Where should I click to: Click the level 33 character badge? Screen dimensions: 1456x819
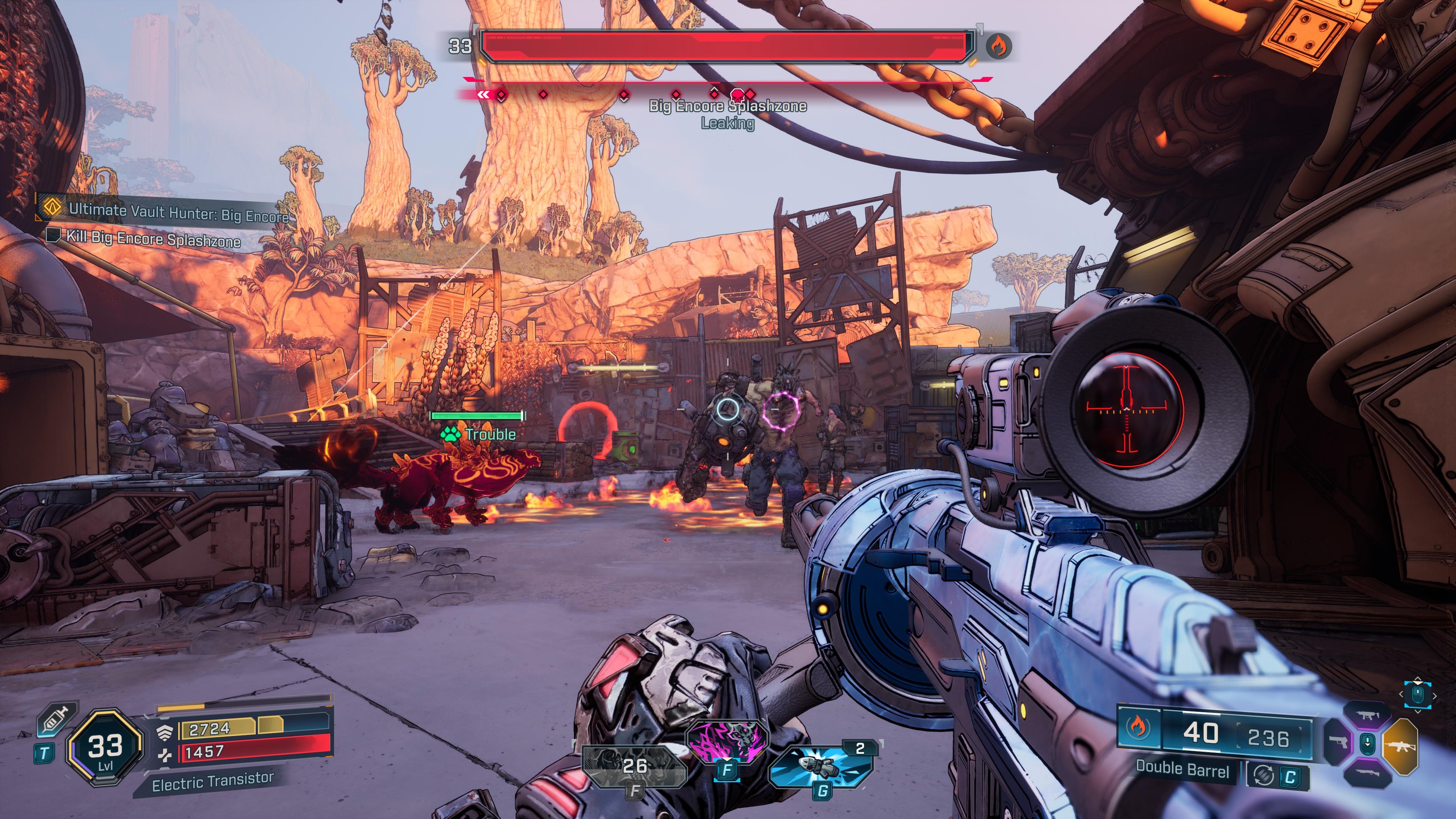(105, 747)
